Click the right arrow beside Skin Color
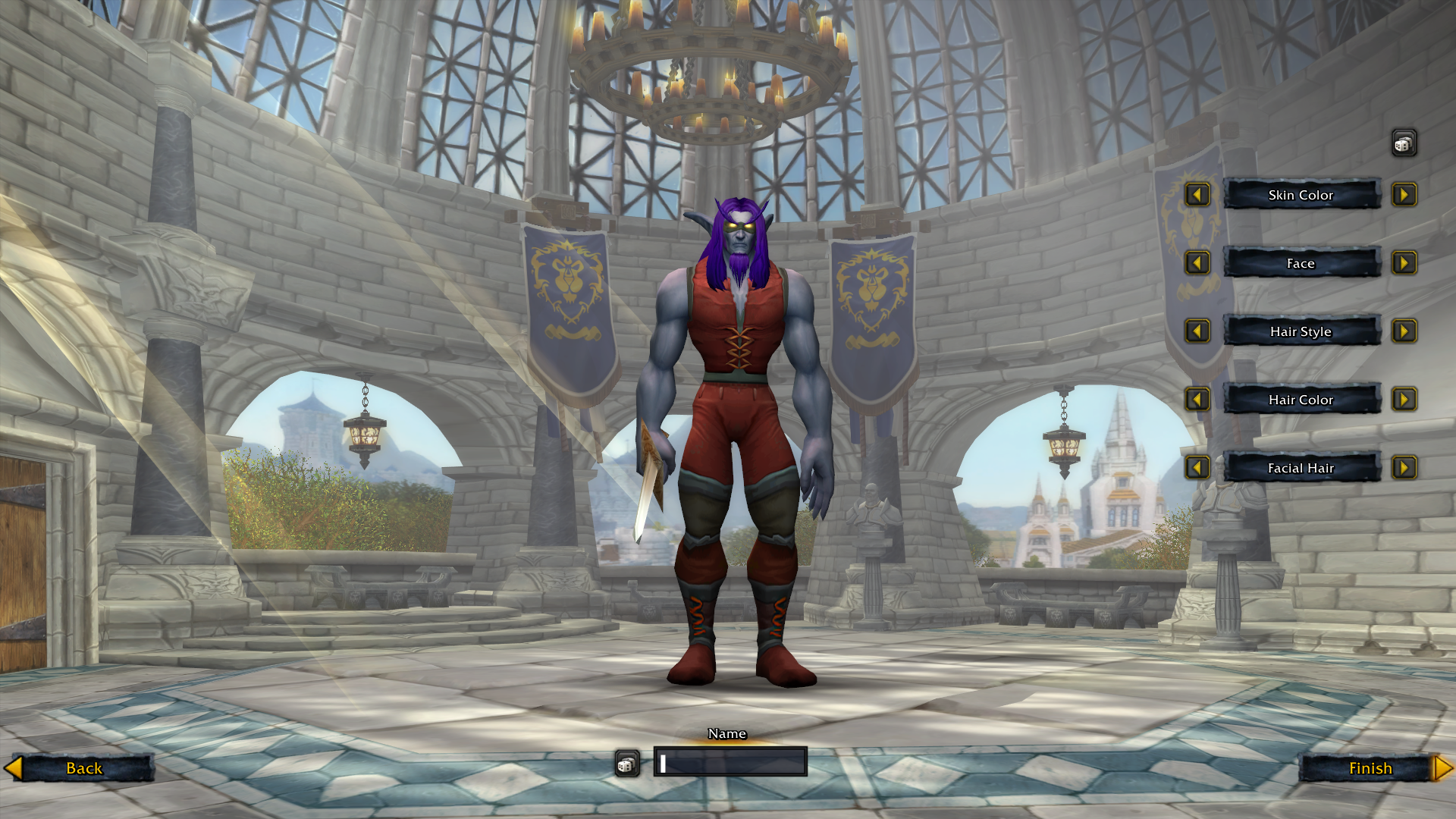 point(1405,195)
